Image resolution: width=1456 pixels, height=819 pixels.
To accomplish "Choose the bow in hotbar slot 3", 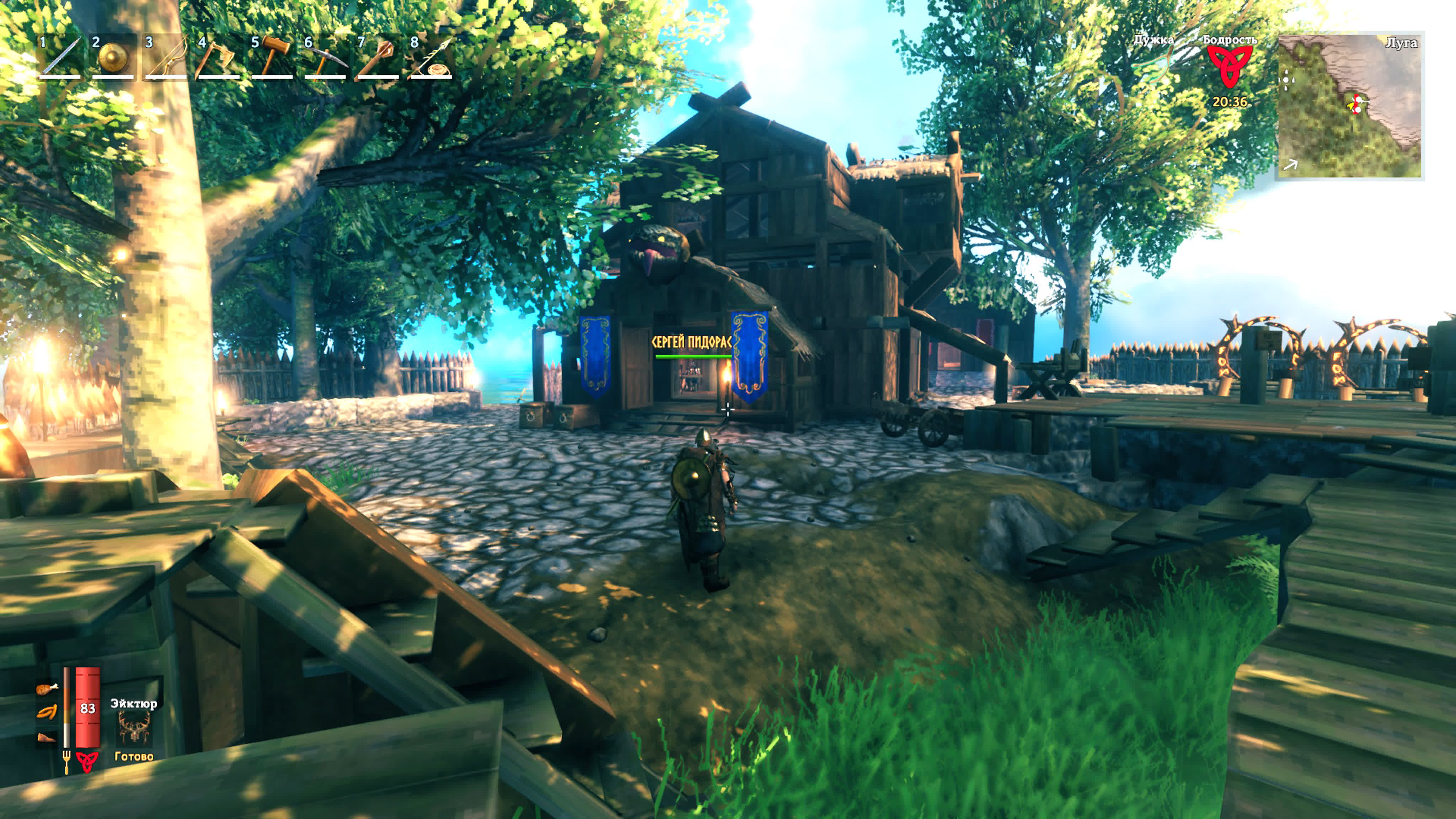I will tap(166, 57).
